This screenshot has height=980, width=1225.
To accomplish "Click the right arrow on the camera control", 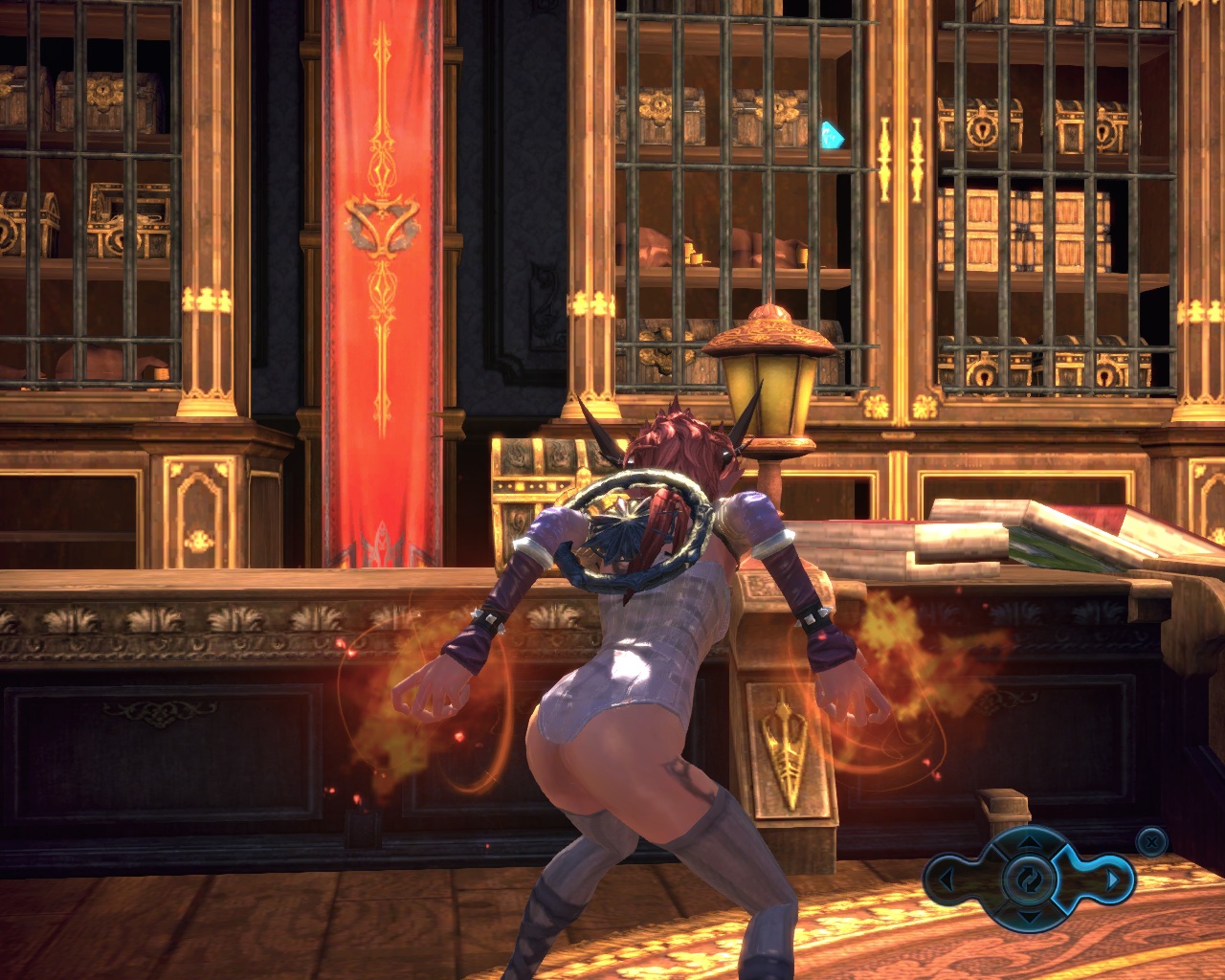I will [1111, 879].
